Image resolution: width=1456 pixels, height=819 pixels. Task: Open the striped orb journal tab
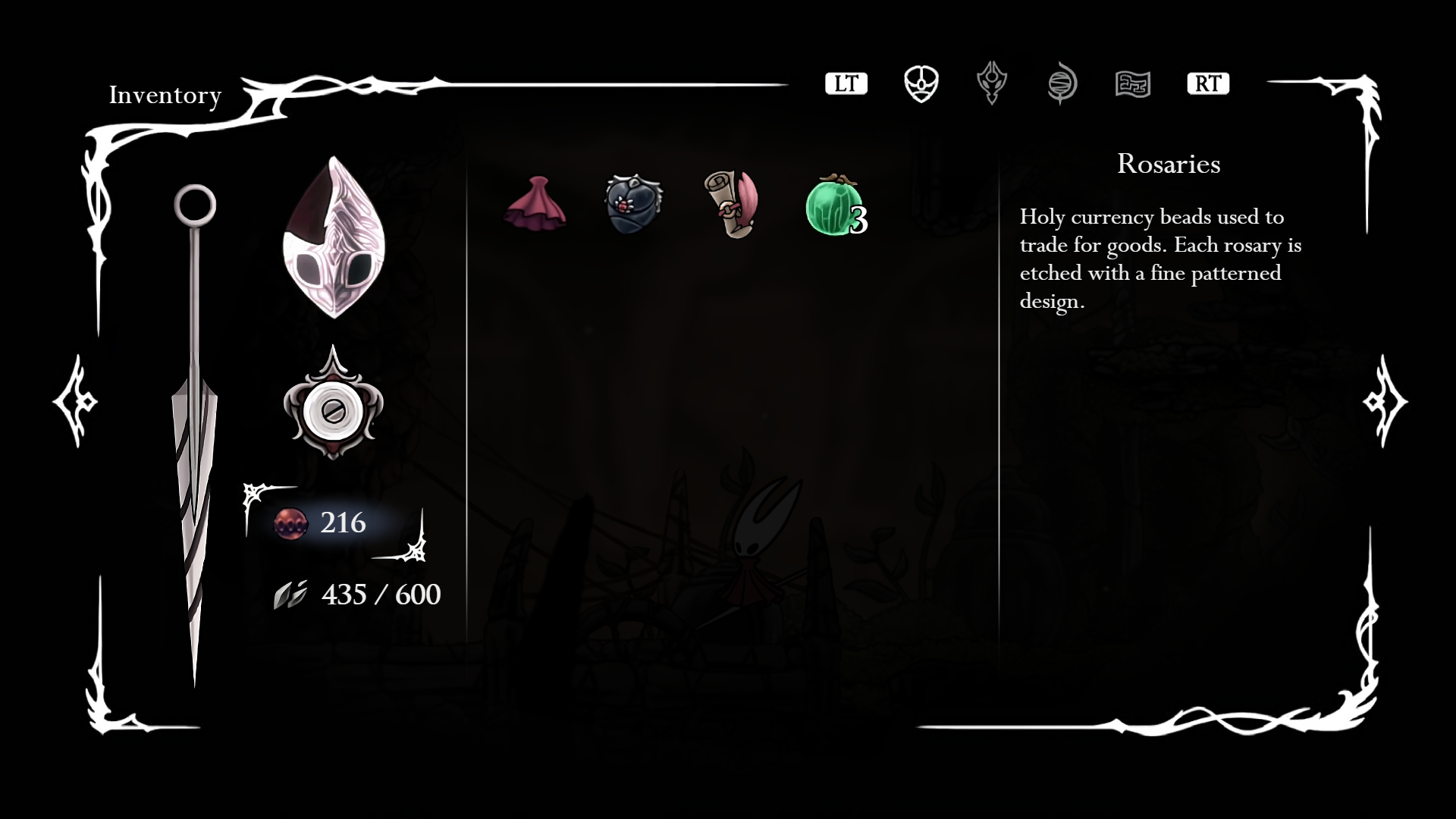click(1062, 83)
